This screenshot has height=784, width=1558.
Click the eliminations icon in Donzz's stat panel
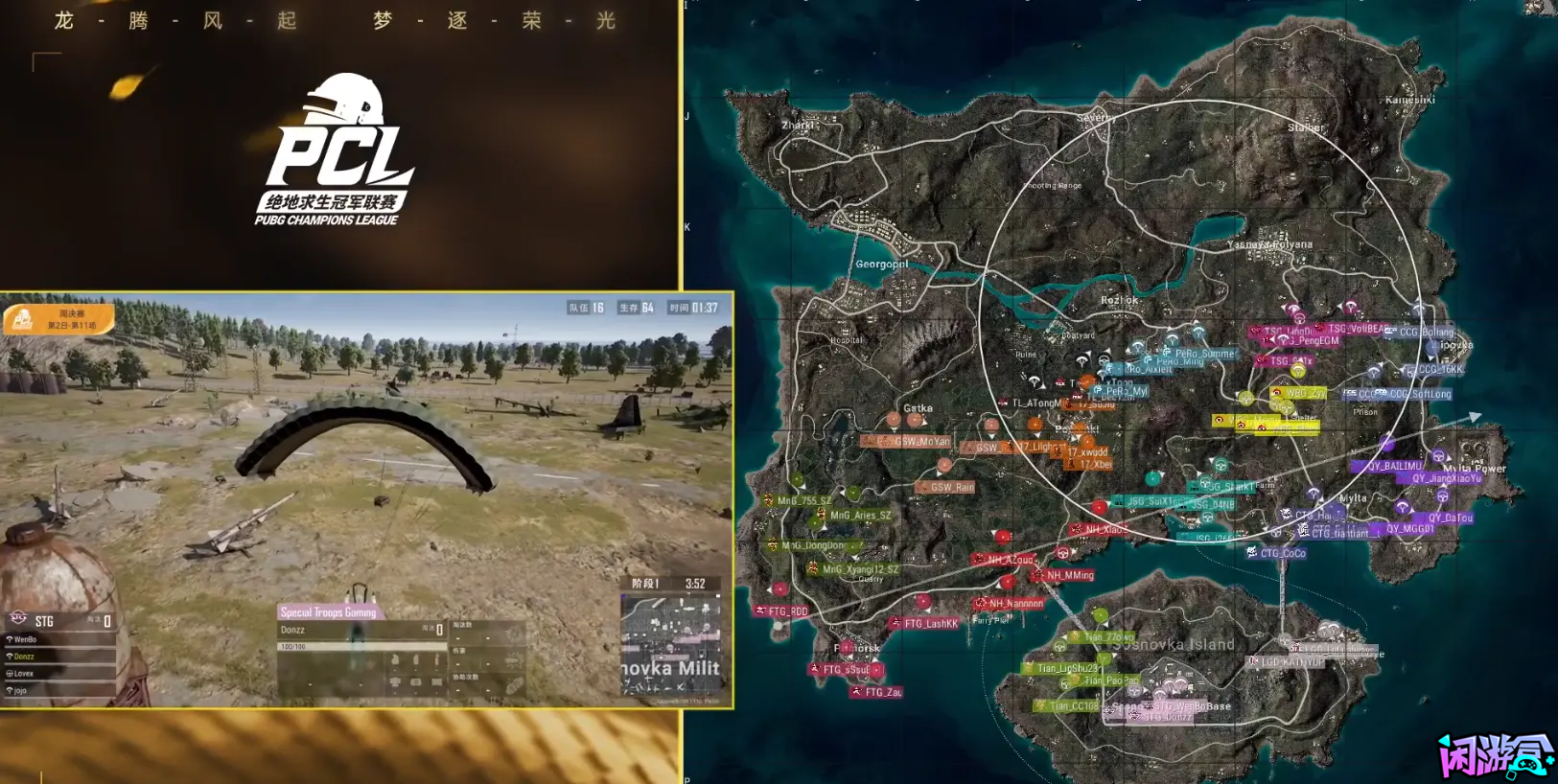click(x=511, y=632)
